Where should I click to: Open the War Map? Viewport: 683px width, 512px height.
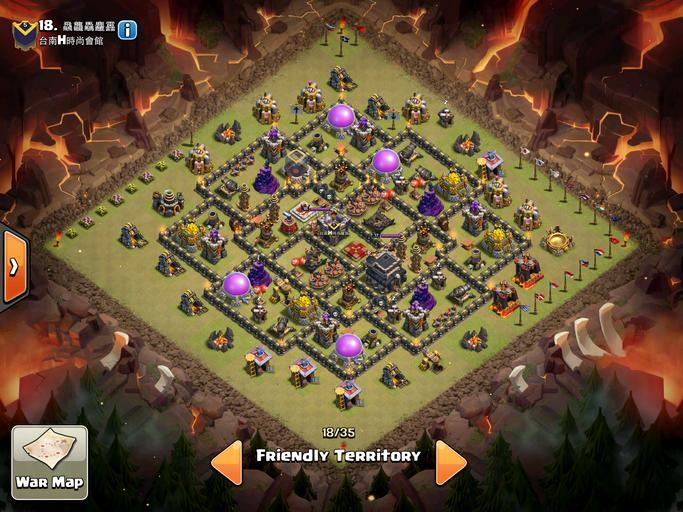[x=49, y=462]
